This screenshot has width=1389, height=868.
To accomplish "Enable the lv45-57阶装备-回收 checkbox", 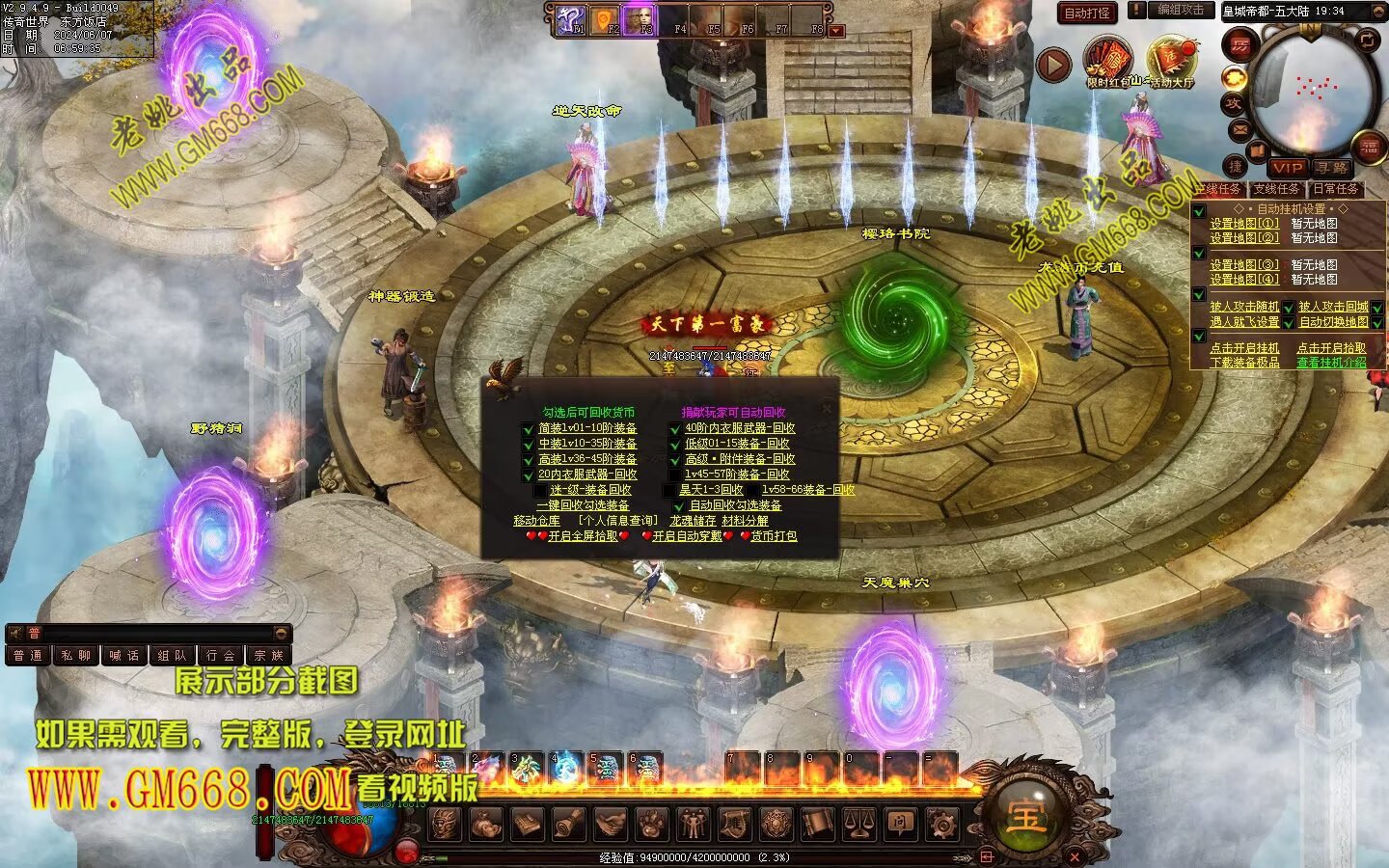I will click(674, 475).
